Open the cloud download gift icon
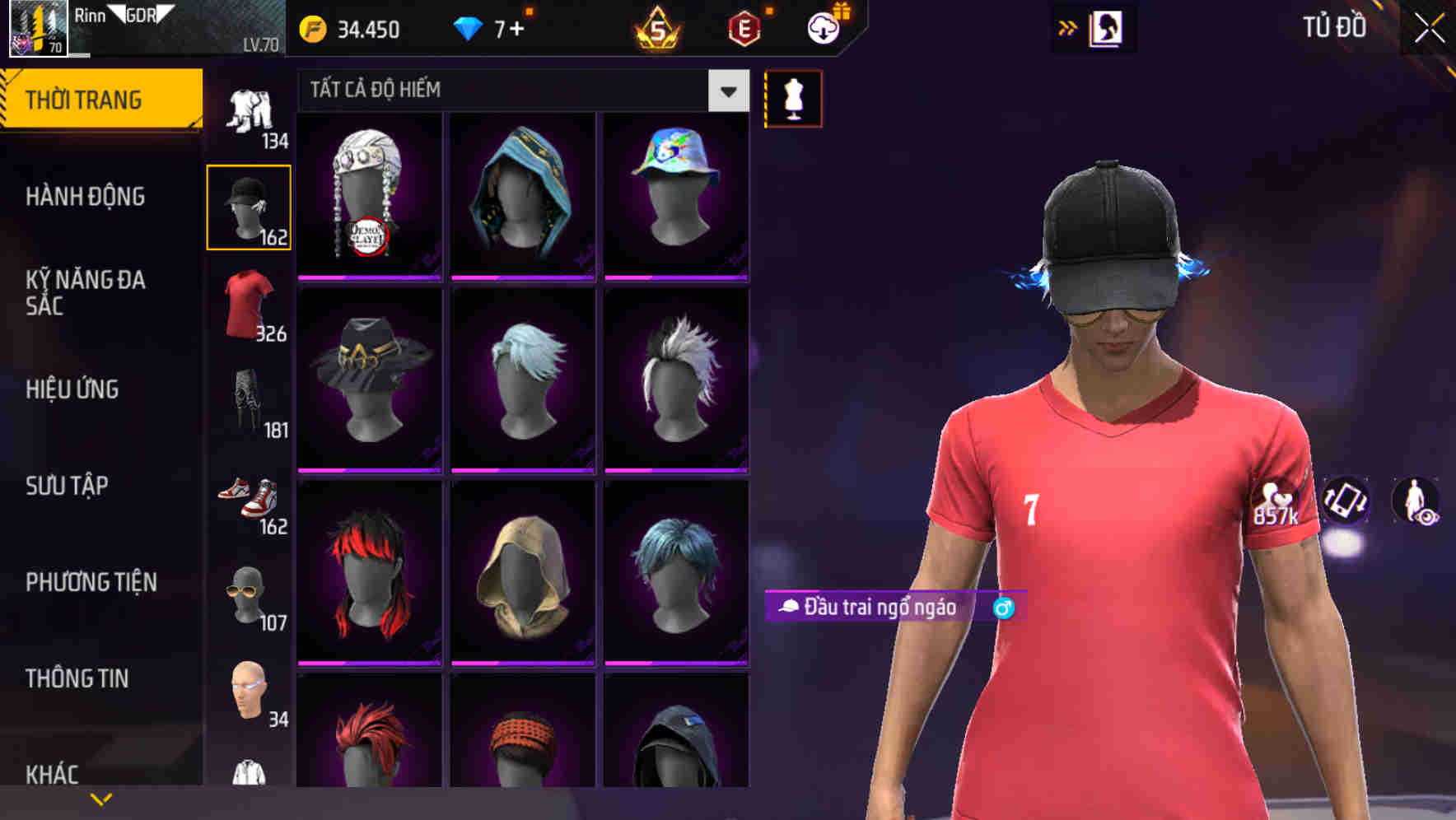Viewport: 1456px width, 820px height. [x=824, y=26]
